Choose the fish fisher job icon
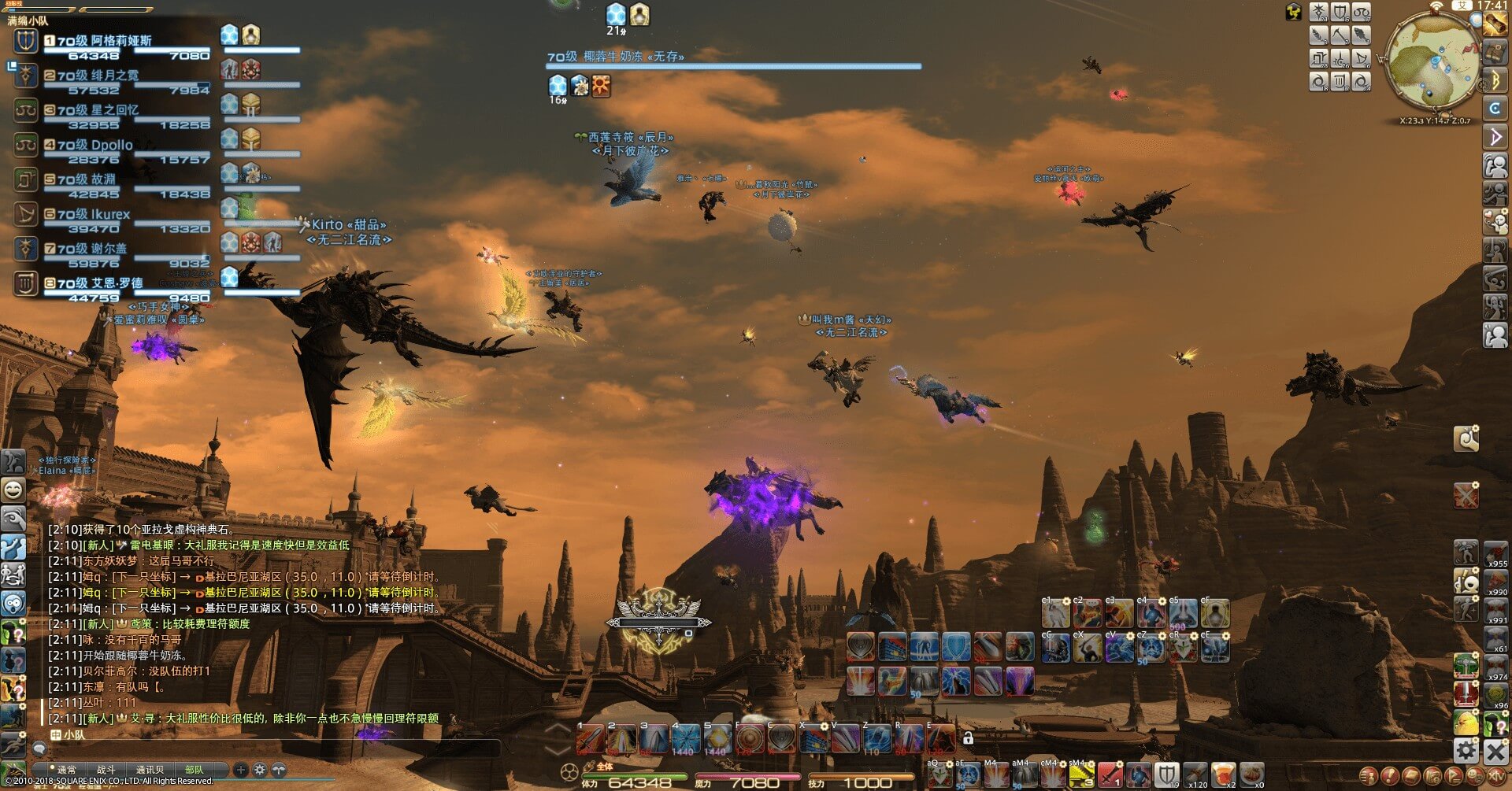Viewport: 1512px width, 791px height. [1362, 35]
